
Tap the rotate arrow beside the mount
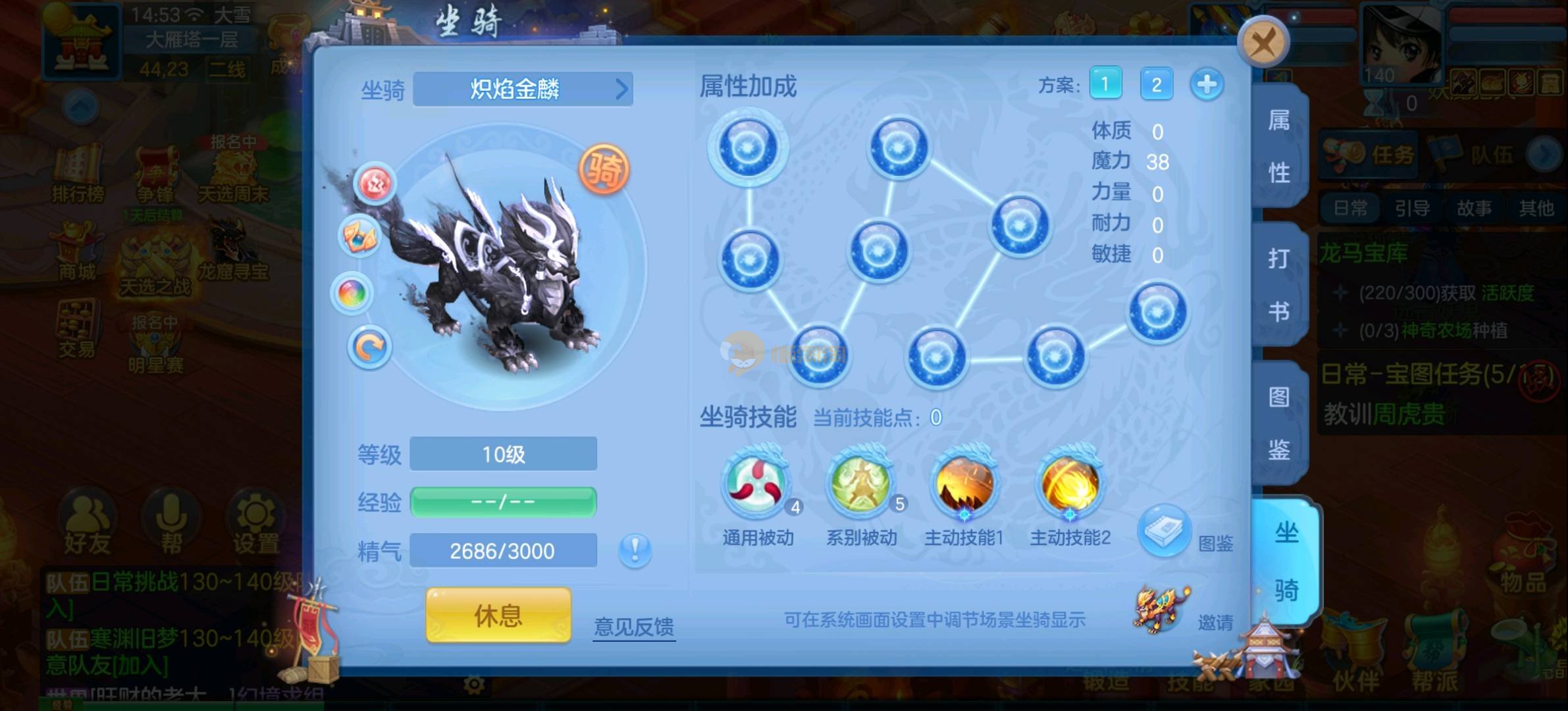[369, 347]
